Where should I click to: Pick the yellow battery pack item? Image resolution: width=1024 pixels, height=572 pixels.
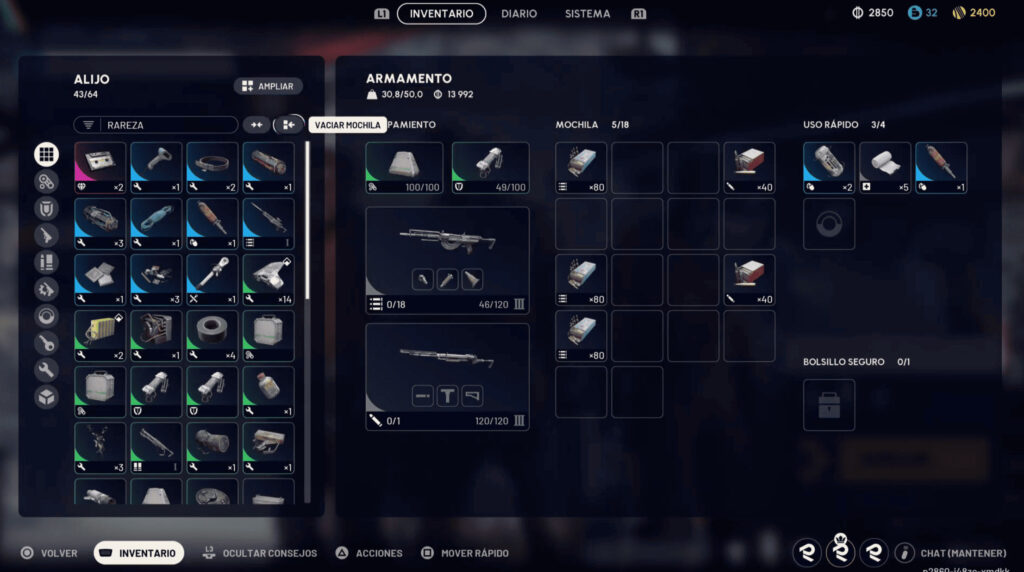tap(100, 336)
